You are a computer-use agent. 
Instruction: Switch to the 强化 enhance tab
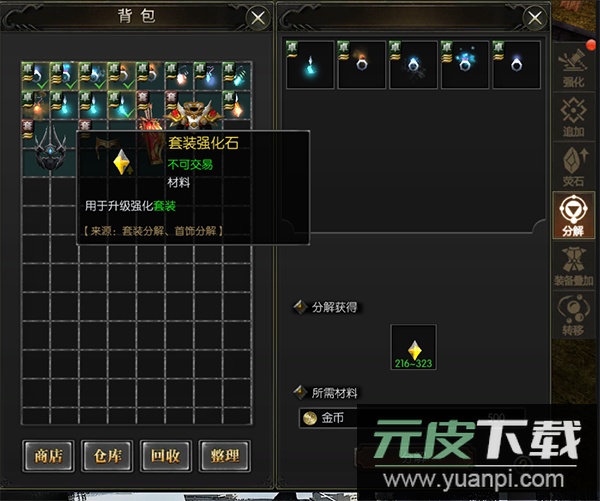click(x=574, y=67)
